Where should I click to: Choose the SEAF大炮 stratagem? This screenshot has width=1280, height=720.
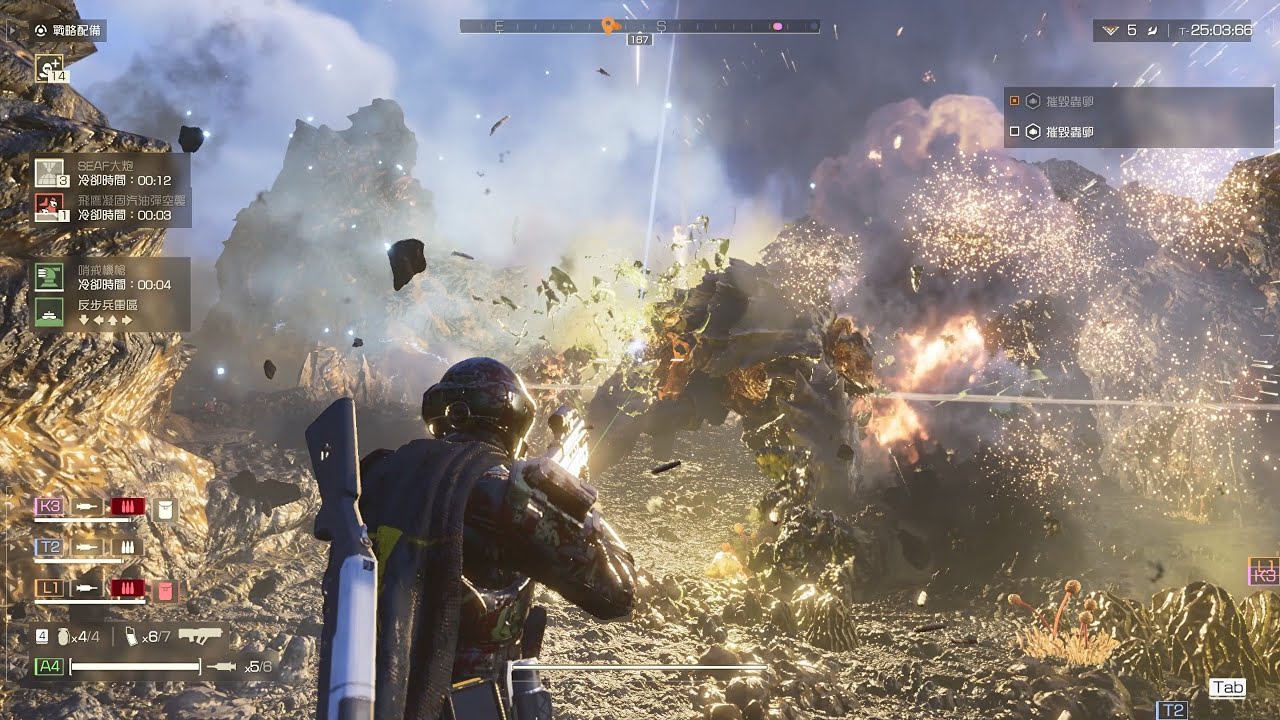pyautogui.click(x=50, y=172)
